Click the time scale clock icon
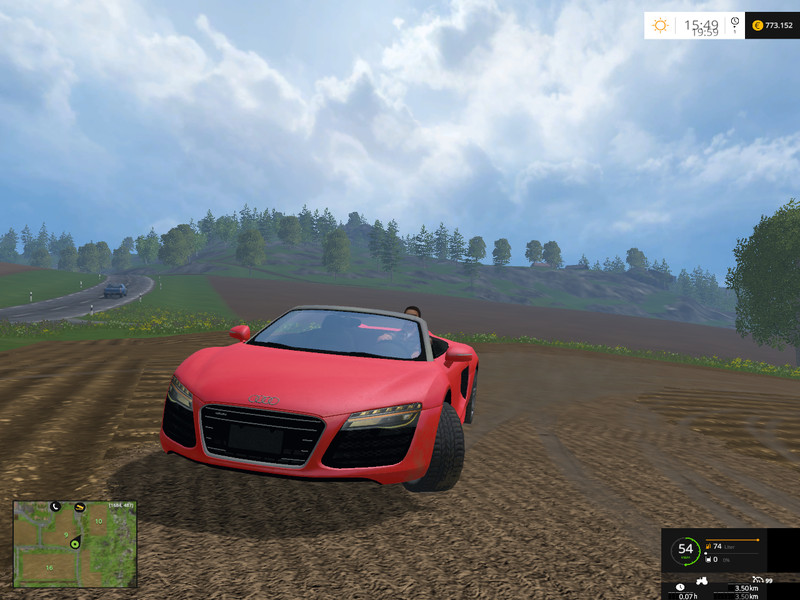The width and height of the screenshot is (800, 600). (735, 22)
